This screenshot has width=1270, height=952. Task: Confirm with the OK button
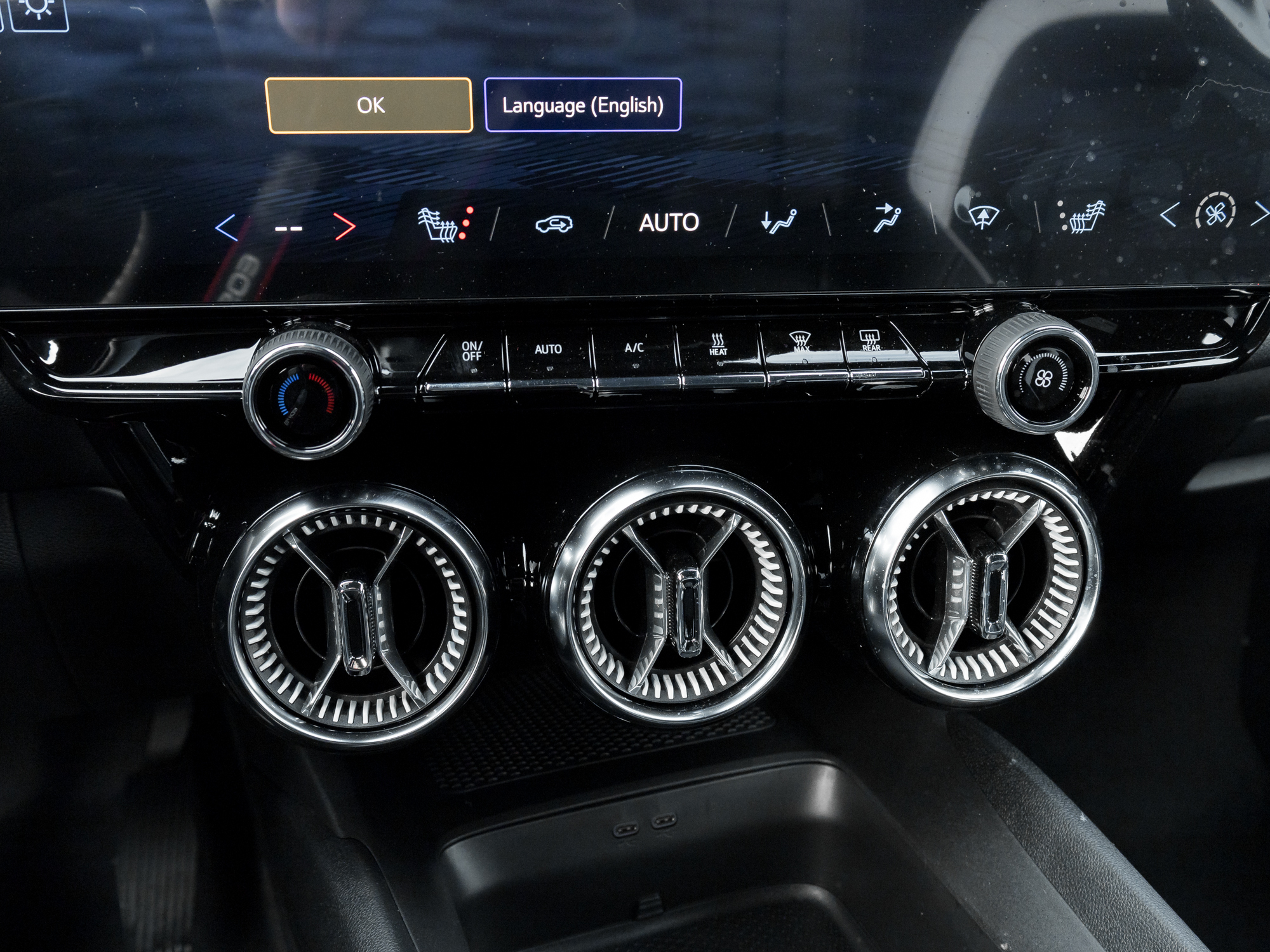pyautogui.click(x=369, y=105)
